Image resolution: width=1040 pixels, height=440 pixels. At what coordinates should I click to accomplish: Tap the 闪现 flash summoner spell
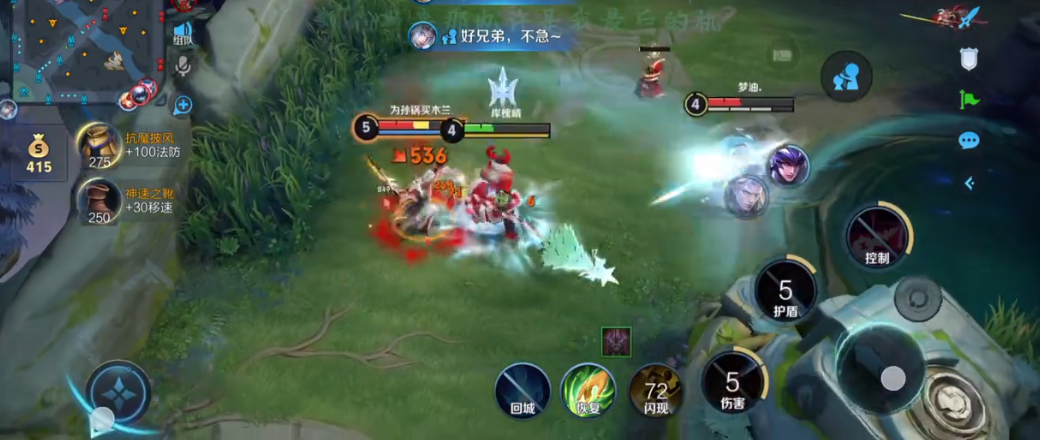[655, 389]
